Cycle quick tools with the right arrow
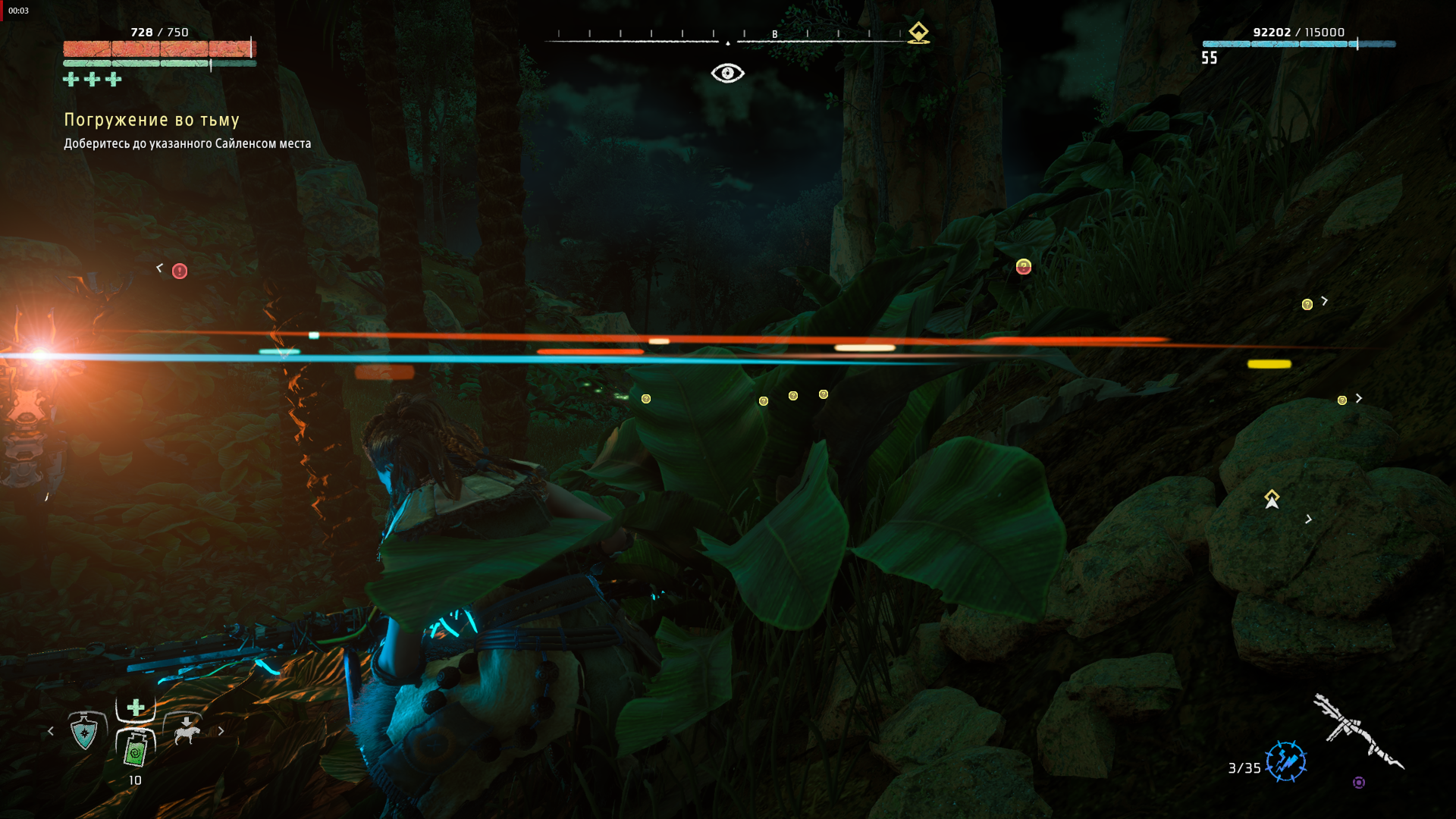The image size is (1456, 819). point(221,731)
